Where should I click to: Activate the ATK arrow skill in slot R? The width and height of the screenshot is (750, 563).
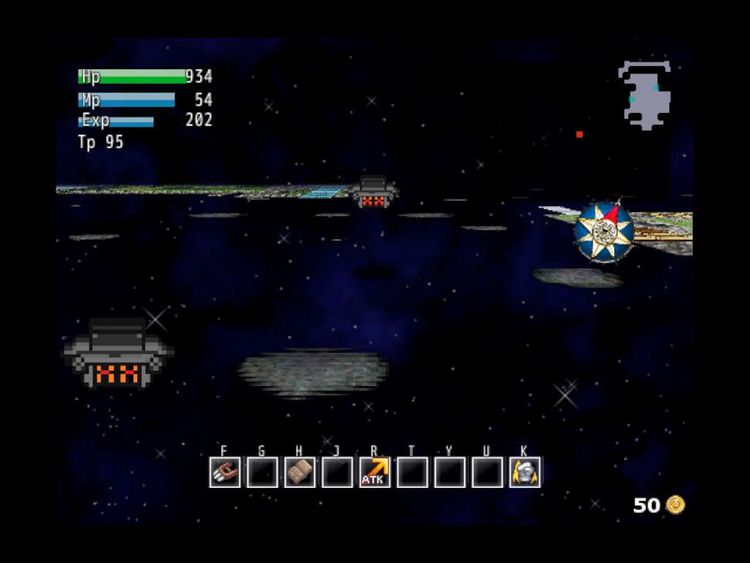pos(375,472)
